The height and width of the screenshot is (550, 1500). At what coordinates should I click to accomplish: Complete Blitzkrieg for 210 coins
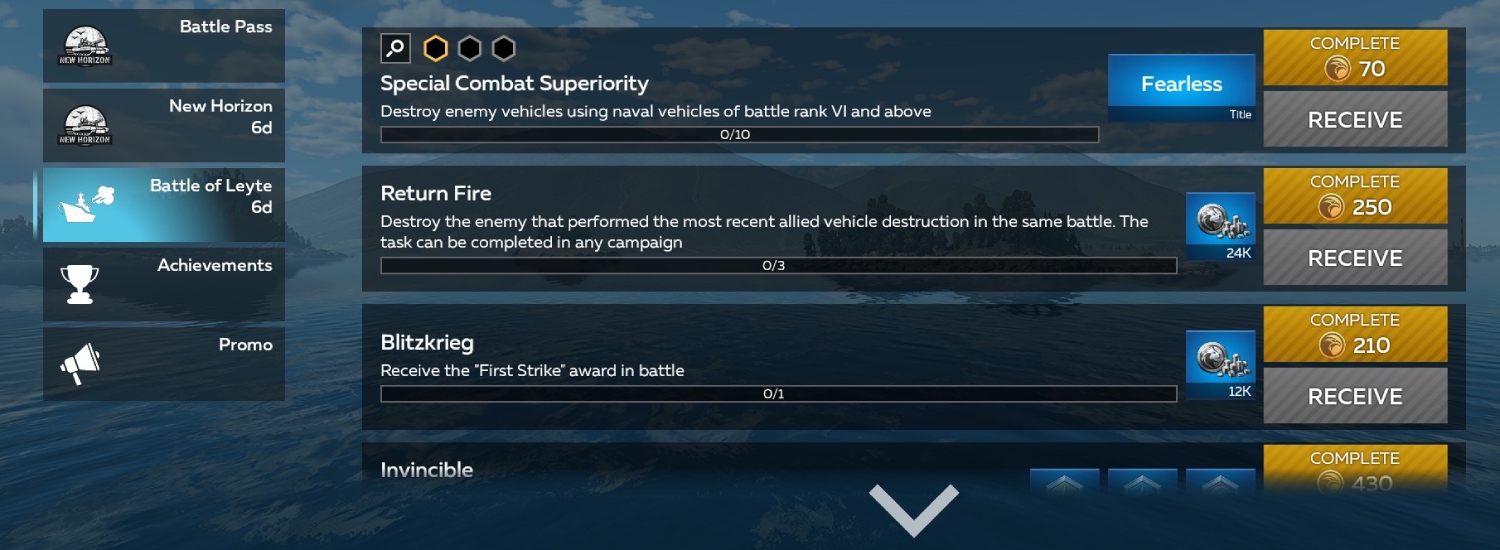point(1355,333)
